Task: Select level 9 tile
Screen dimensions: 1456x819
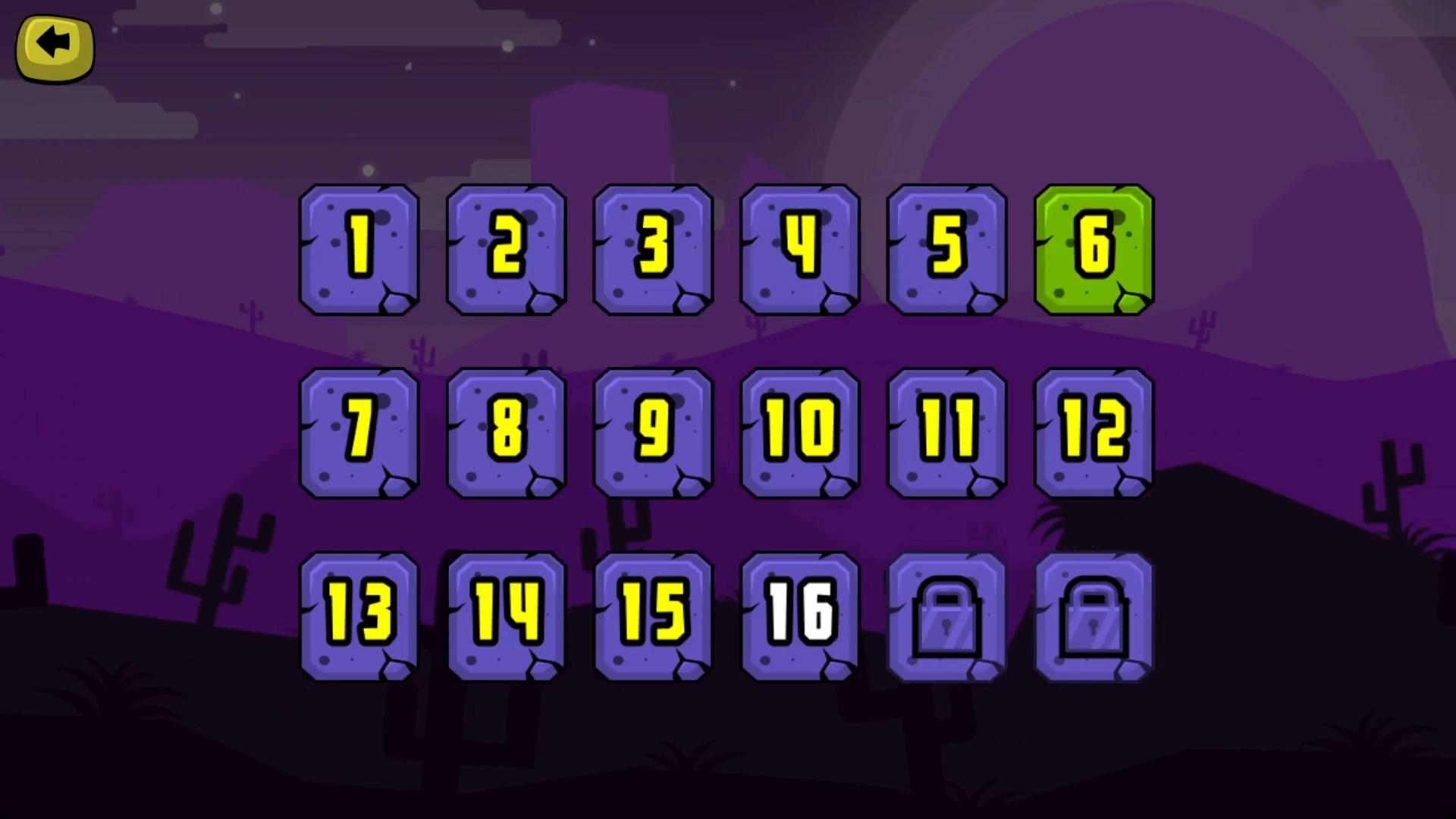Action: [652, 434]
